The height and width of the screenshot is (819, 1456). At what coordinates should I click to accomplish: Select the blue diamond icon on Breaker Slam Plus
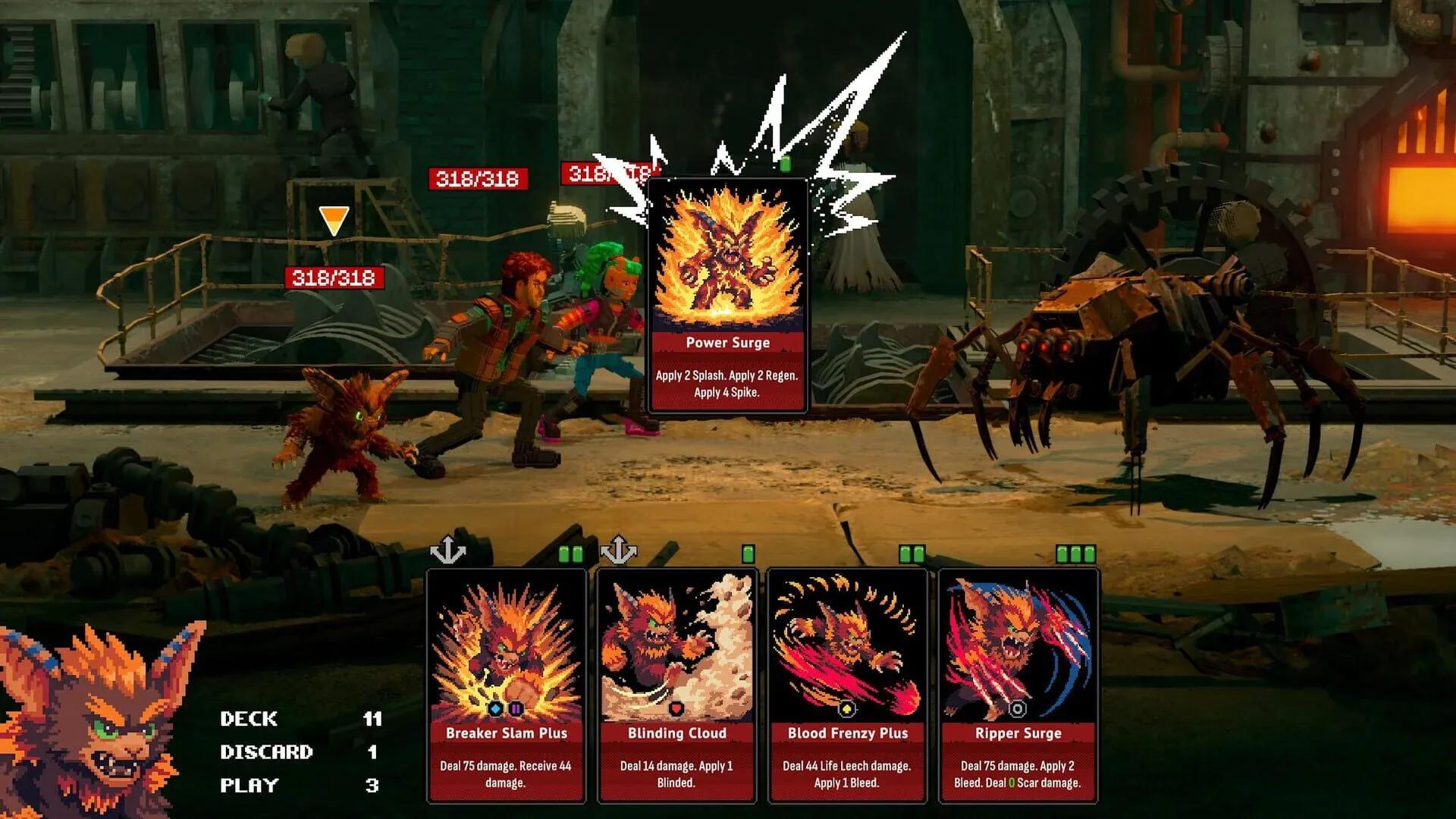point(495,710)
